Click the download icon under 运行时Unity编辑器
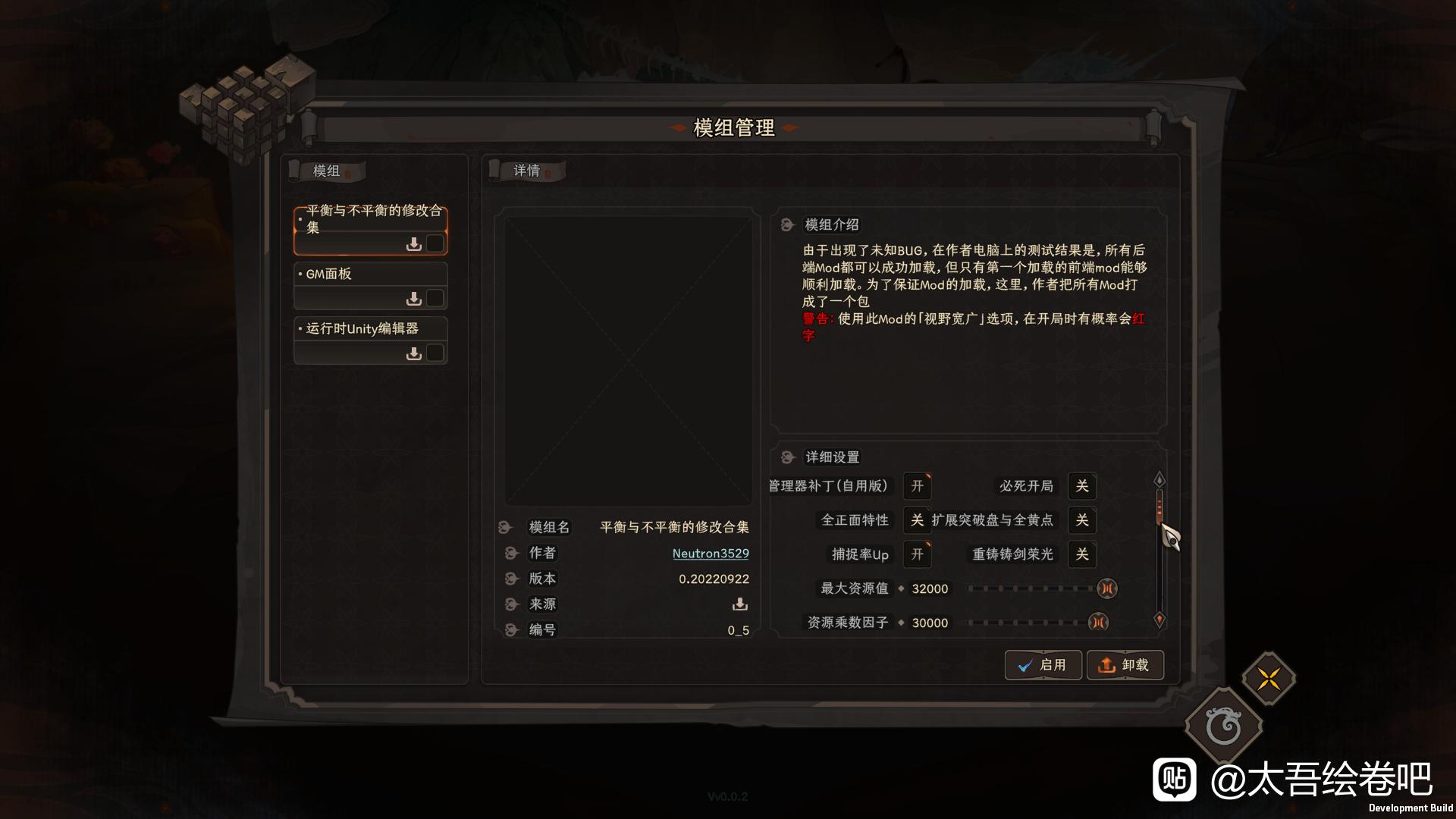The image size is (1456, 819). (414, 352)
